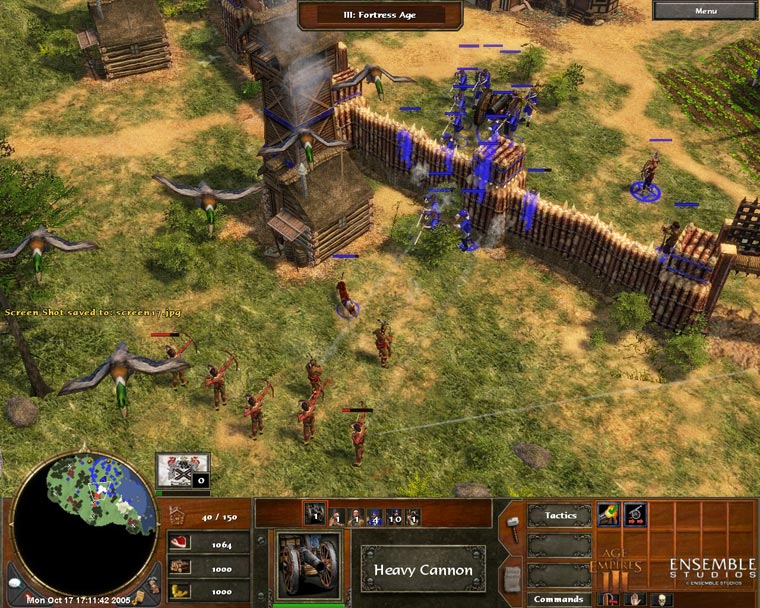Click the chat bubble button by the minimap
The width and height of the screenshot is (760, 608).
click(x=14, y=582)
